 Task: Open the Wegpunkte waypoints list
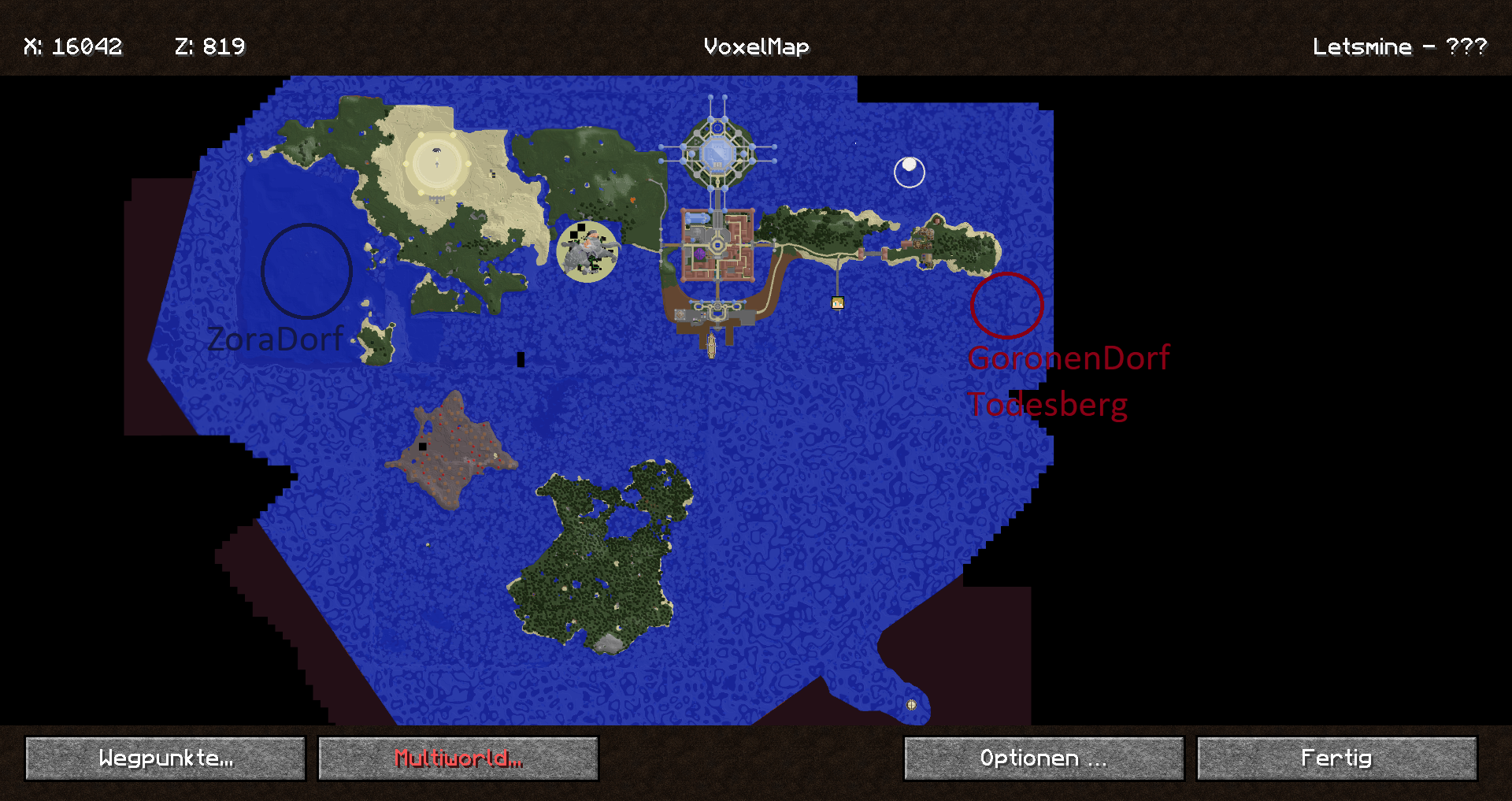pos(165,758)
